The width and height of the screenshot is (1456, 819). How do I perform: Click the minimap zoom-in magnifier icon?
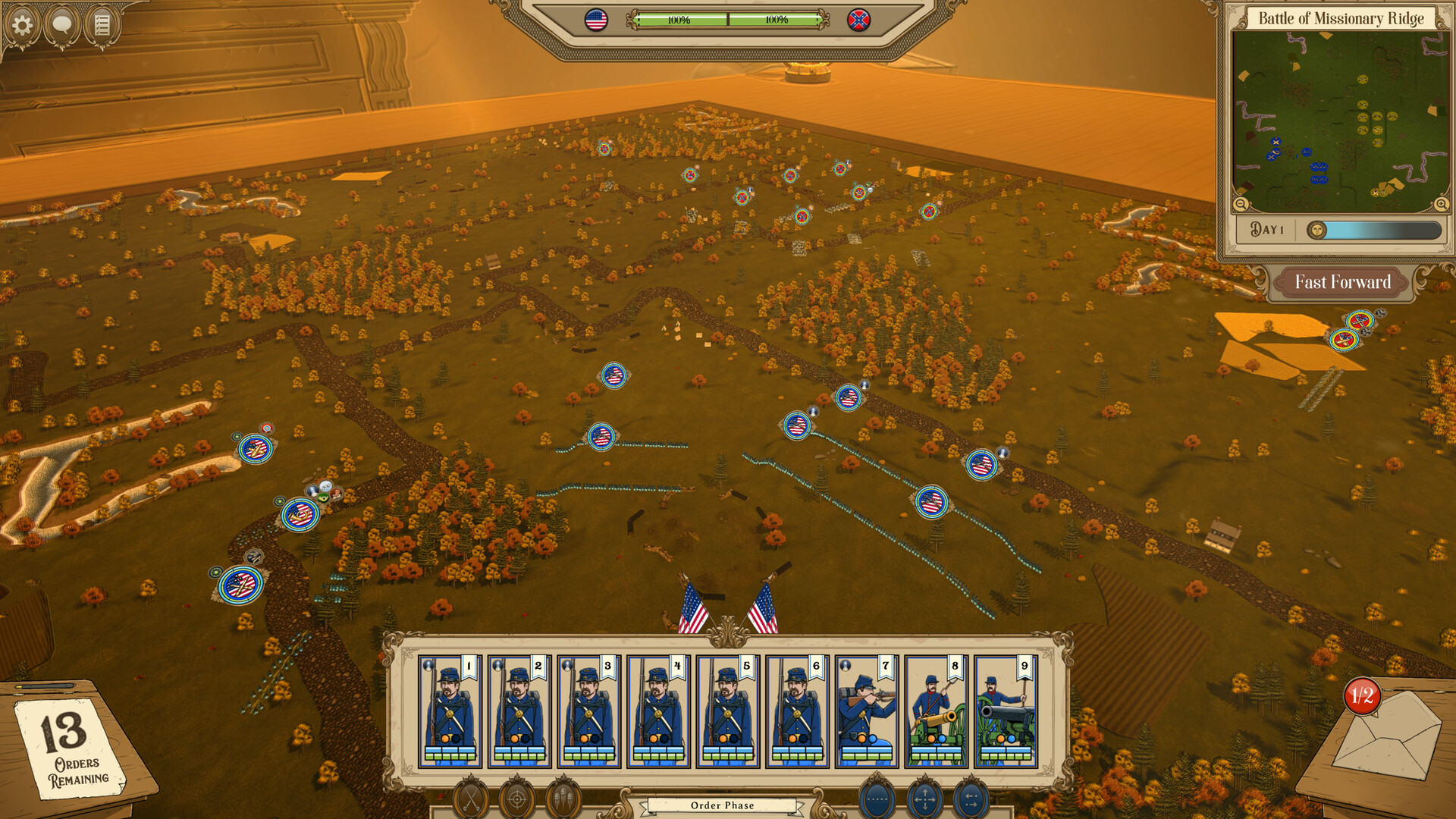coord(1440,205)
